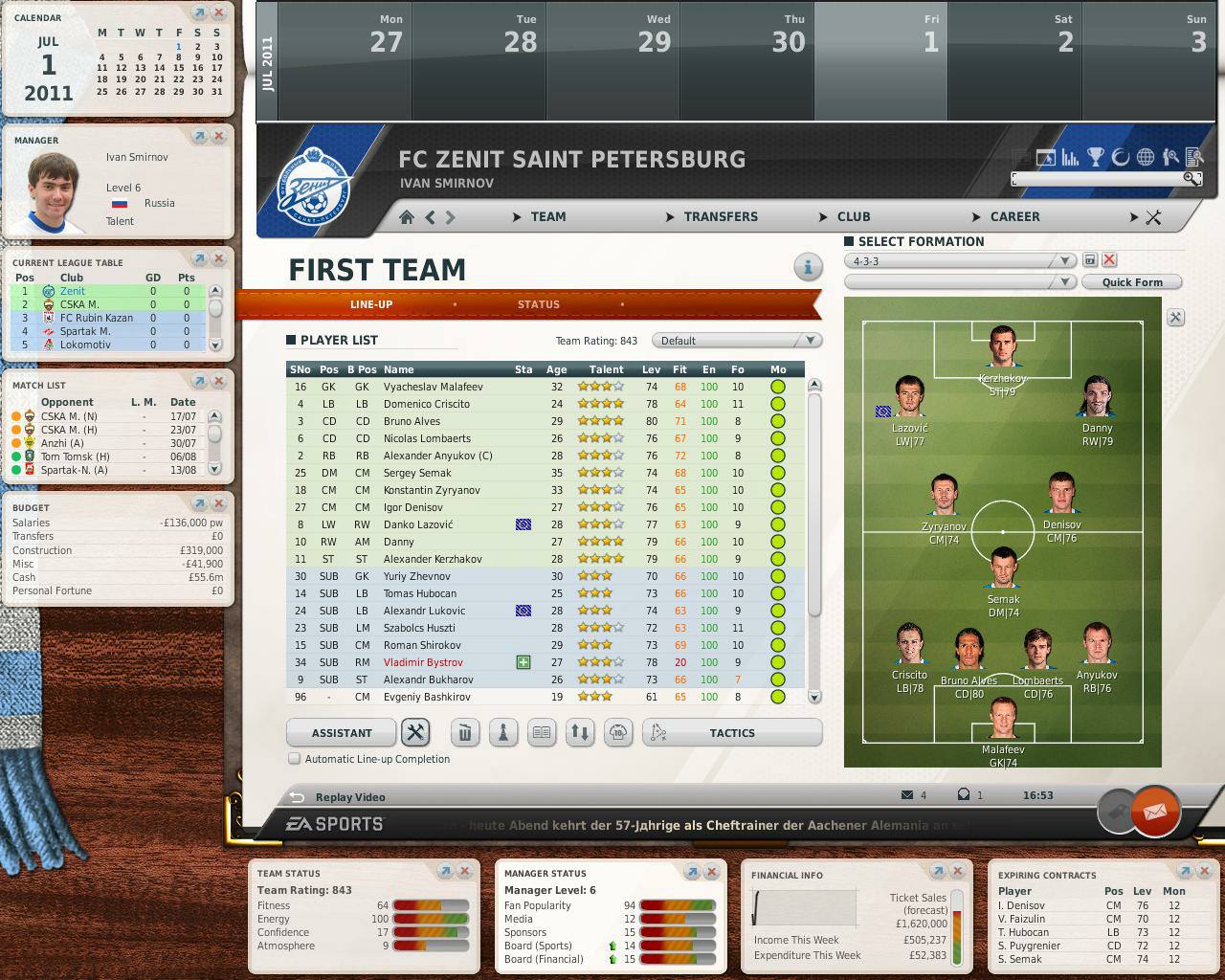Image resolution: width=1225 pixels, height=980 pixels.
Task: Open Replay Video
Action: click(x=350, y=797)
